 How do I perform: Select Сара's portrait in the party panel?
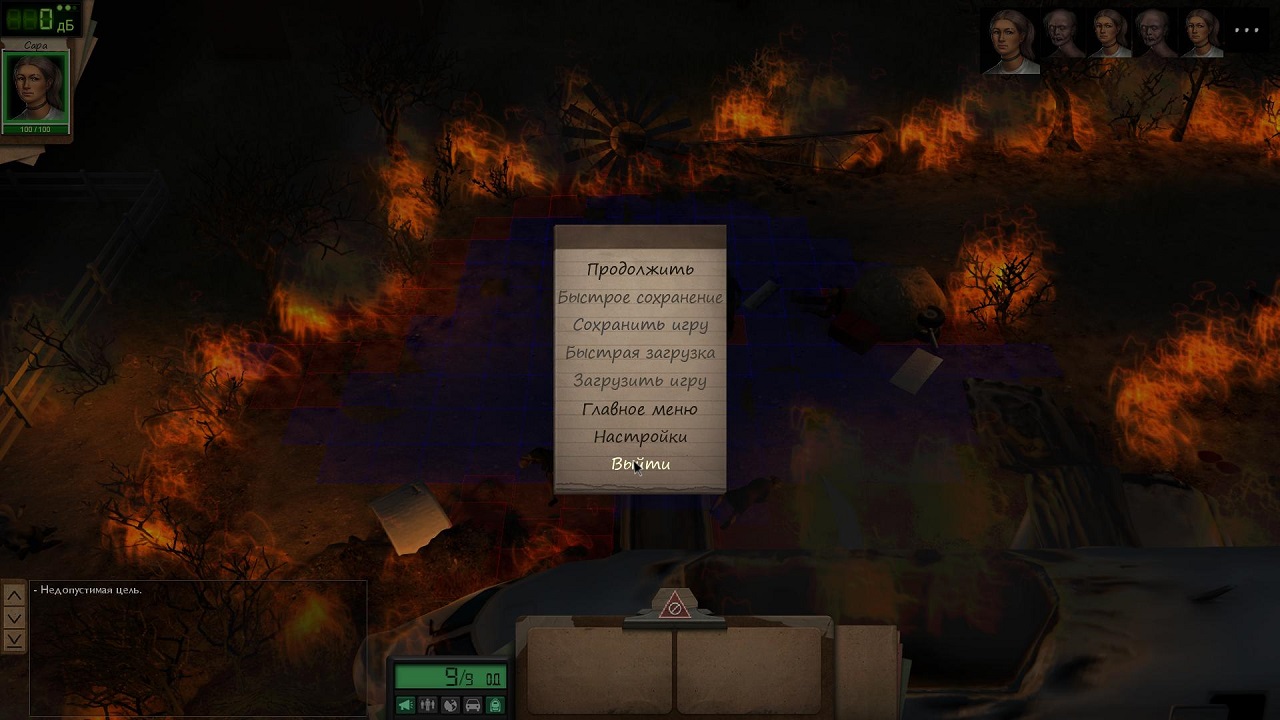[x=36, y=87]
